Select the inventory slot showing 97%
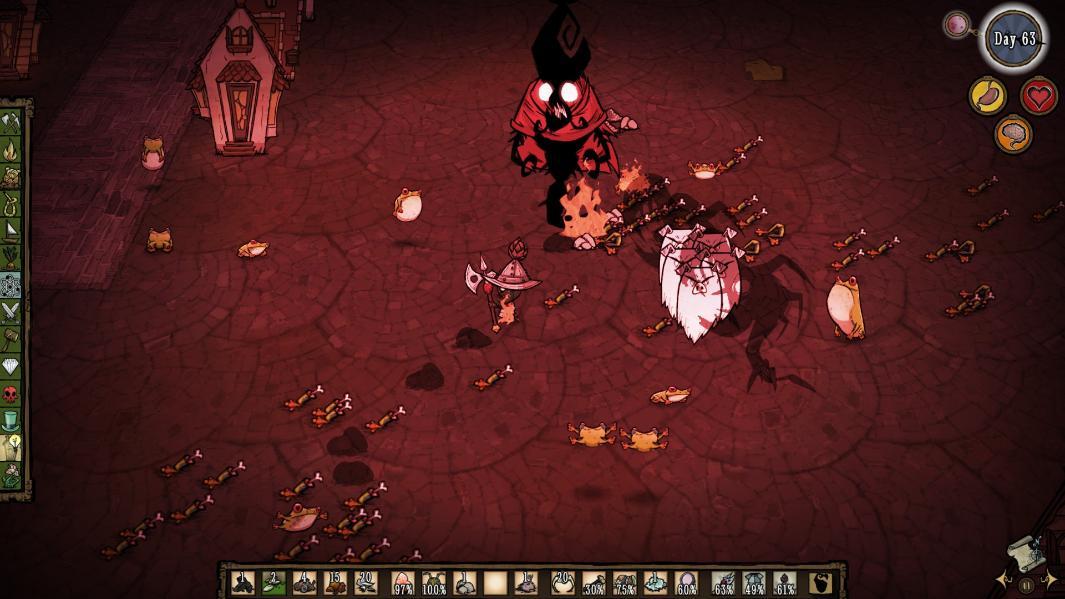 [x=402, y=582]
